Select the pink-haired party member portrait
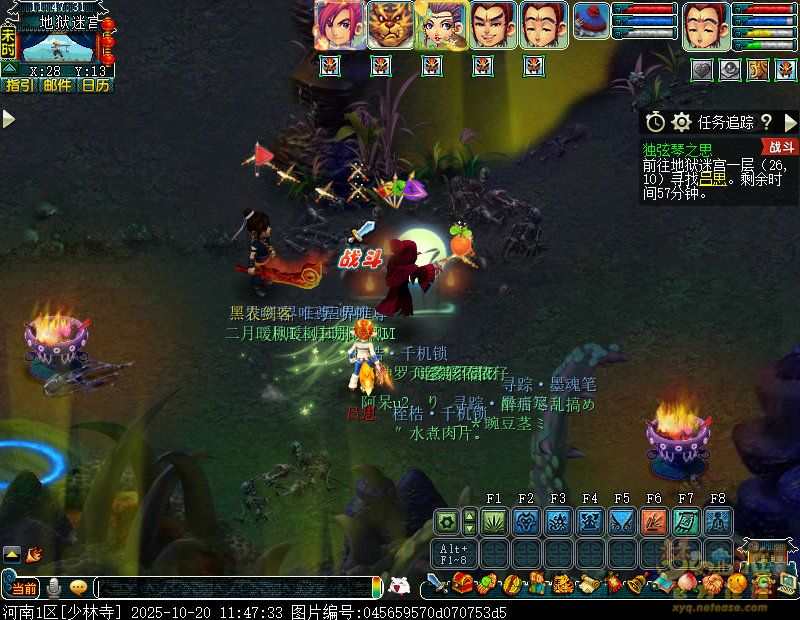The image size is (800, 620). point(340,25)
